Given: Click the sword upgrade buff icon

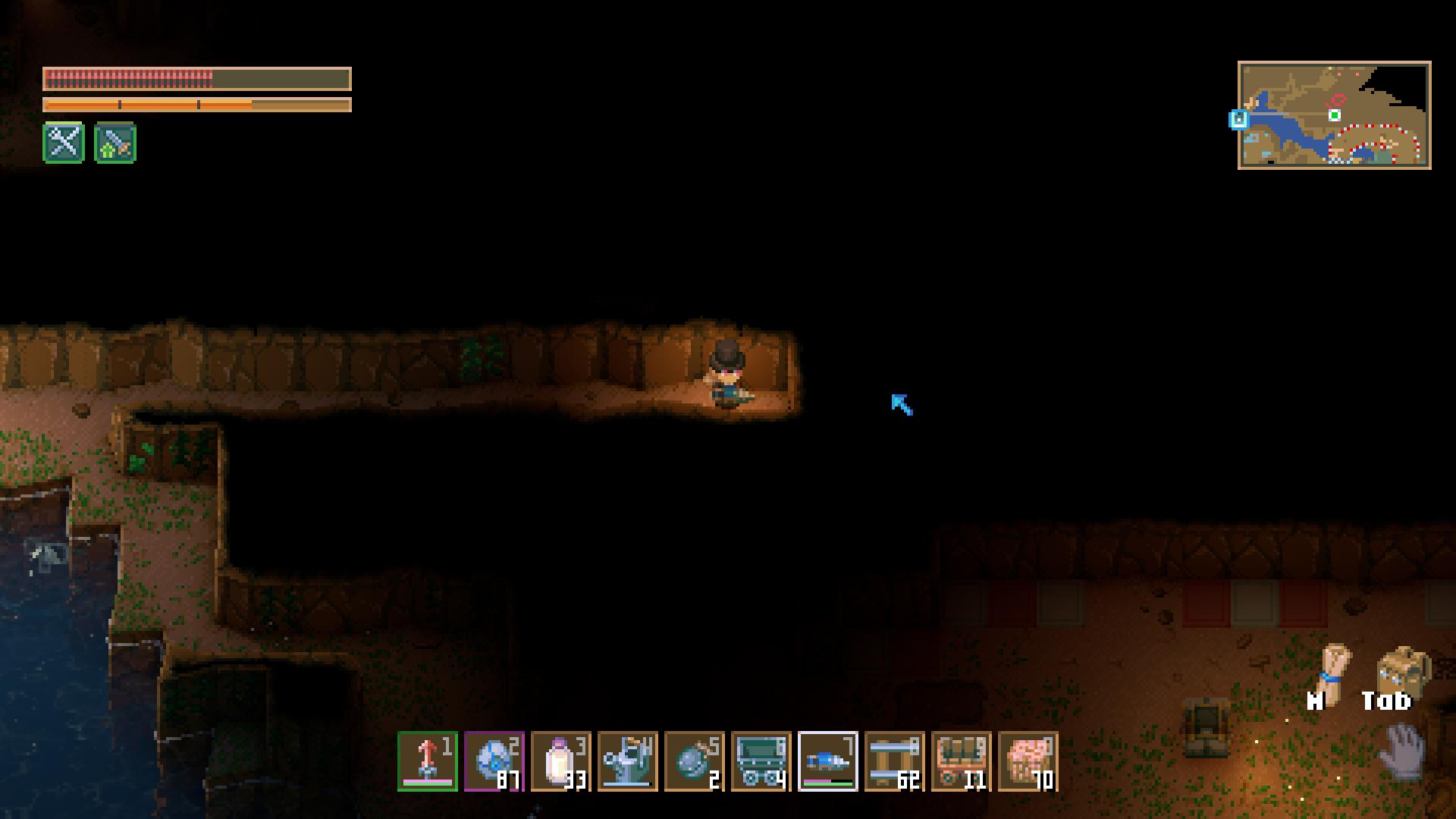Looking at the screenshot, I should [115, 143].
